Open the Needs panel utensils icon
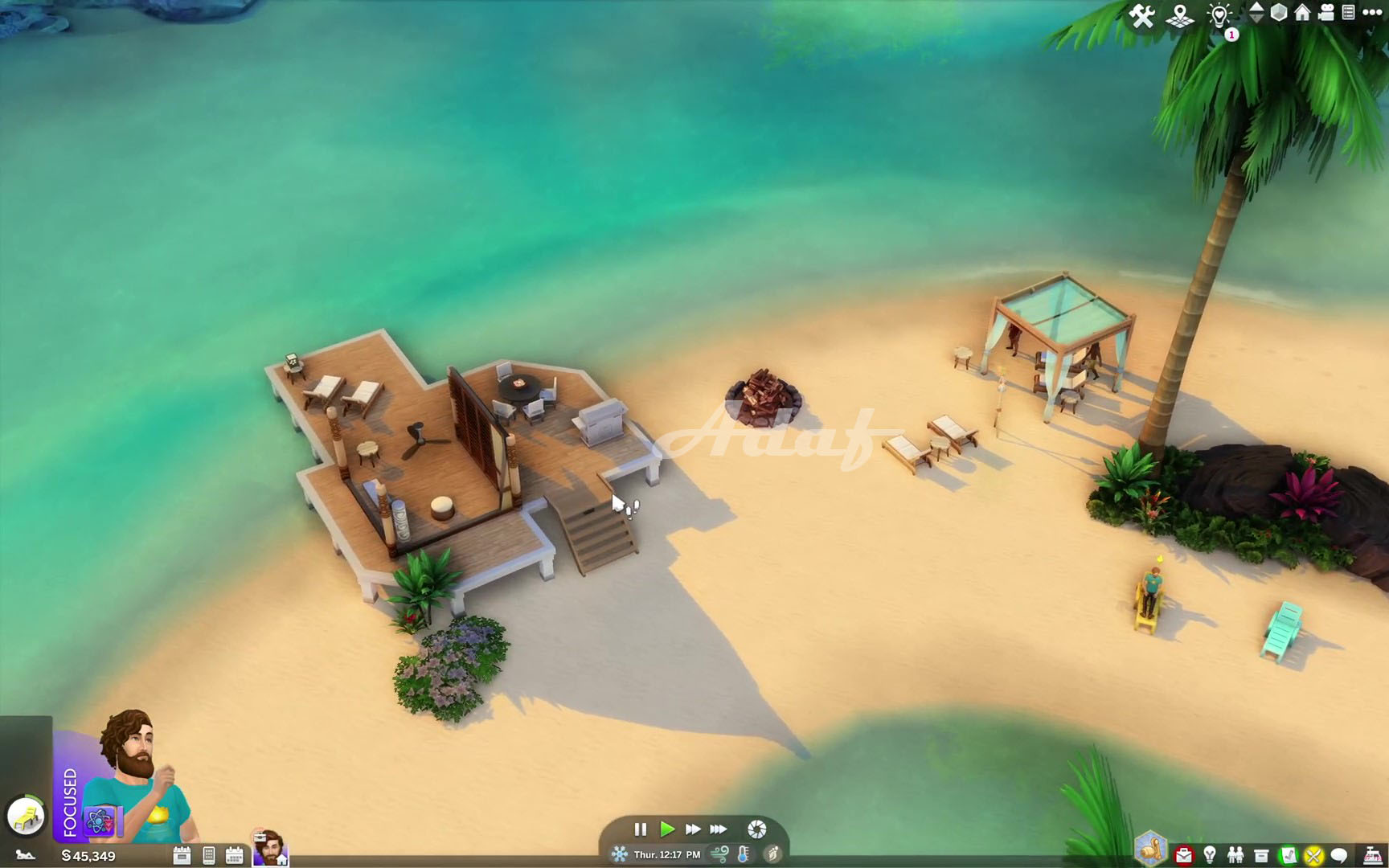This screenshot has width=1389, height=868. tap(1313, 854)
